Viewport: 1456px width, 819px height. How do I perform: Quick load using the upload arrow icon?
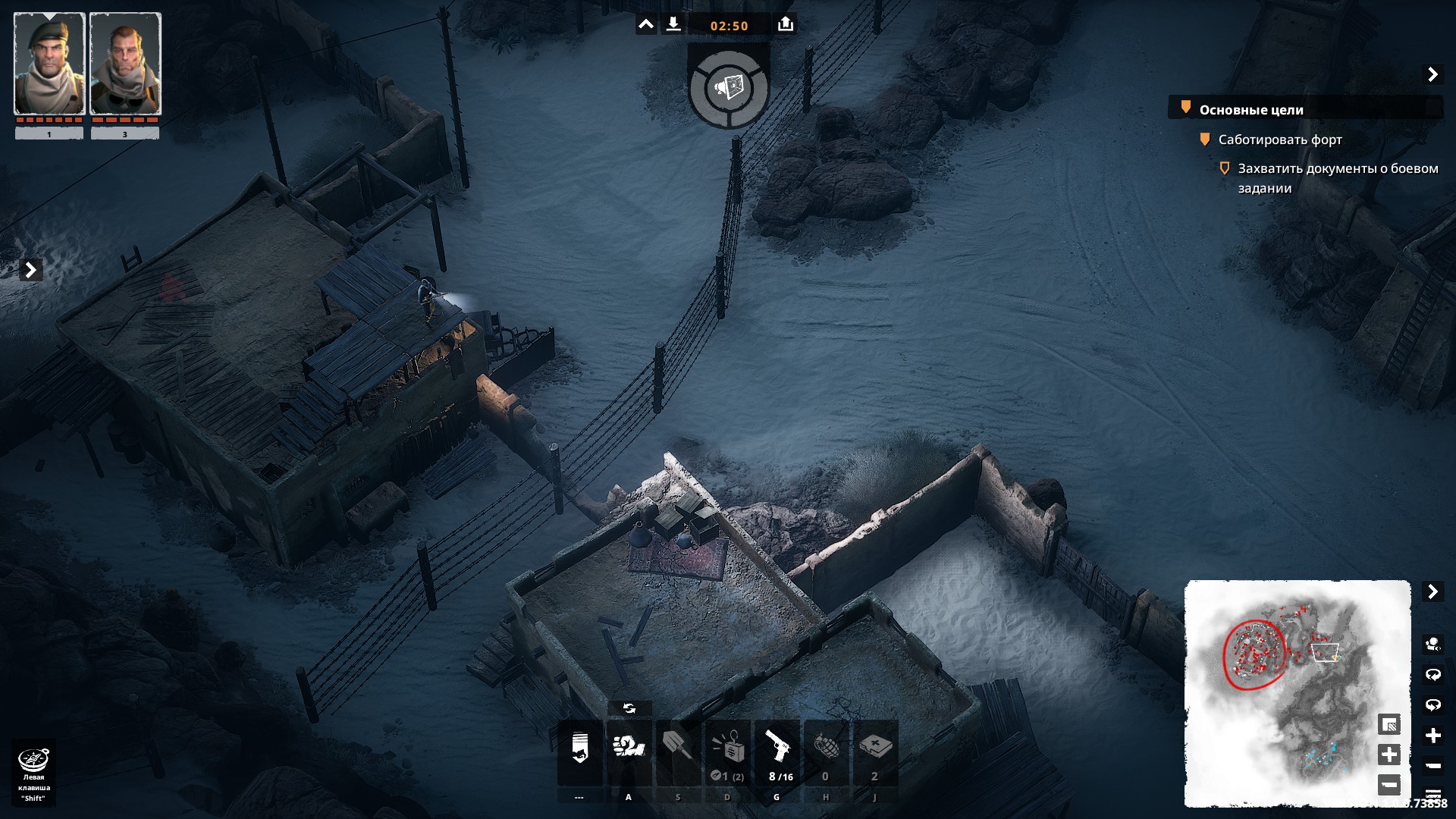(x=786, y=25)
